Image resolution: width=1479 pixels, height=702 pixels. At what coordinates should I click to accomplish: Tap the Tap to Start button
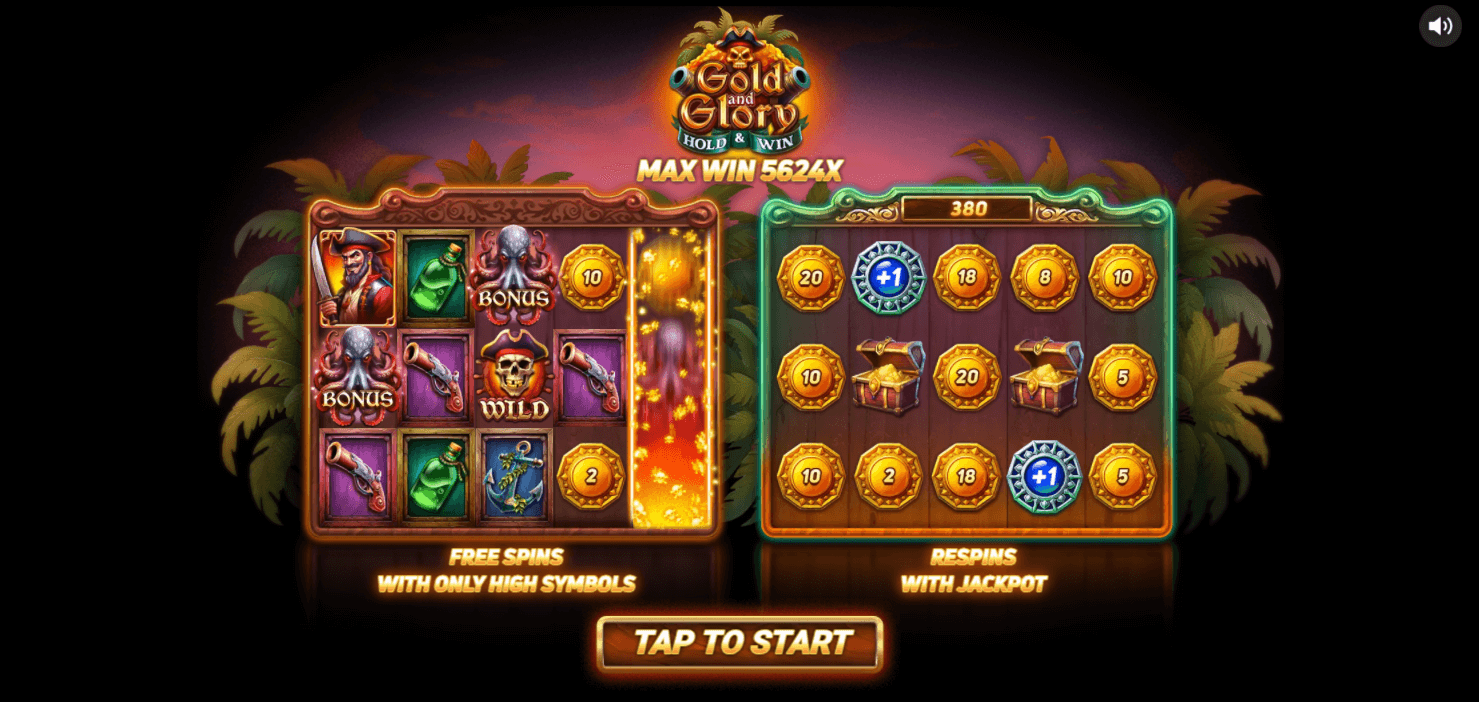(x=740, y=642)
